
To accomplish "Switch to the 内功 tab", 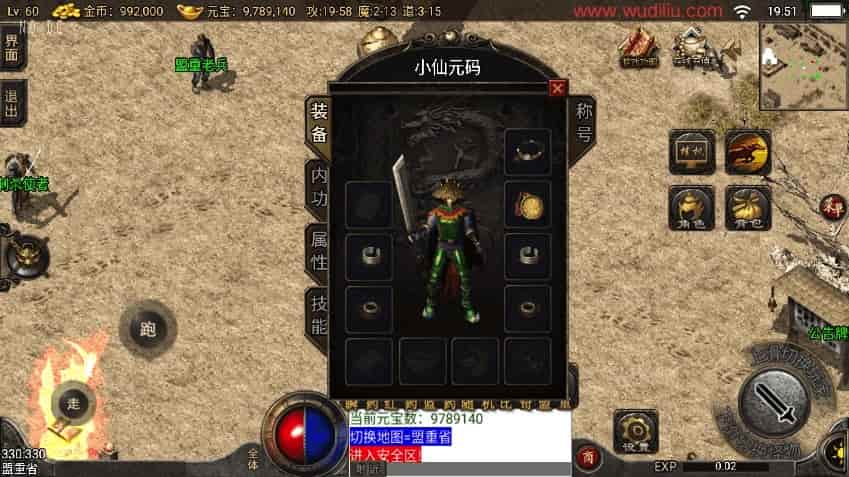I will 318,188.
